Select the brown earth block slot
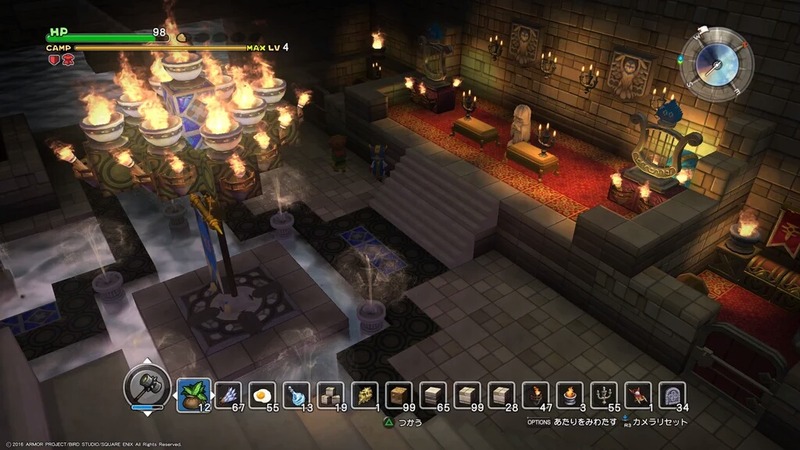This screenshot has width=800, height=450. [x=399, y=396]
